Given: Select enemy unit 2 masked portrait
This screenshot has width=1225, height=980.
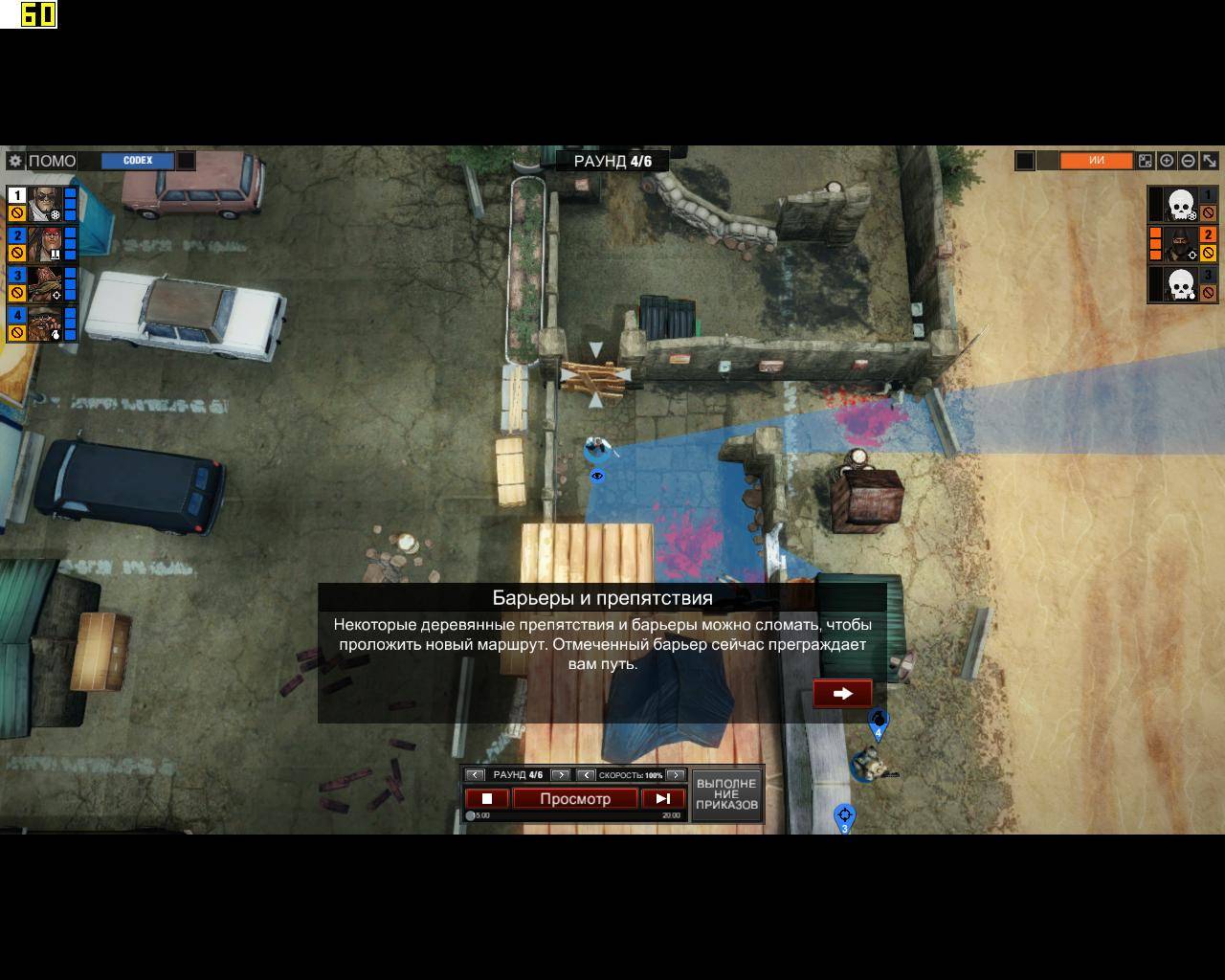Looking at the screenshot, I should coord(1182,244).
